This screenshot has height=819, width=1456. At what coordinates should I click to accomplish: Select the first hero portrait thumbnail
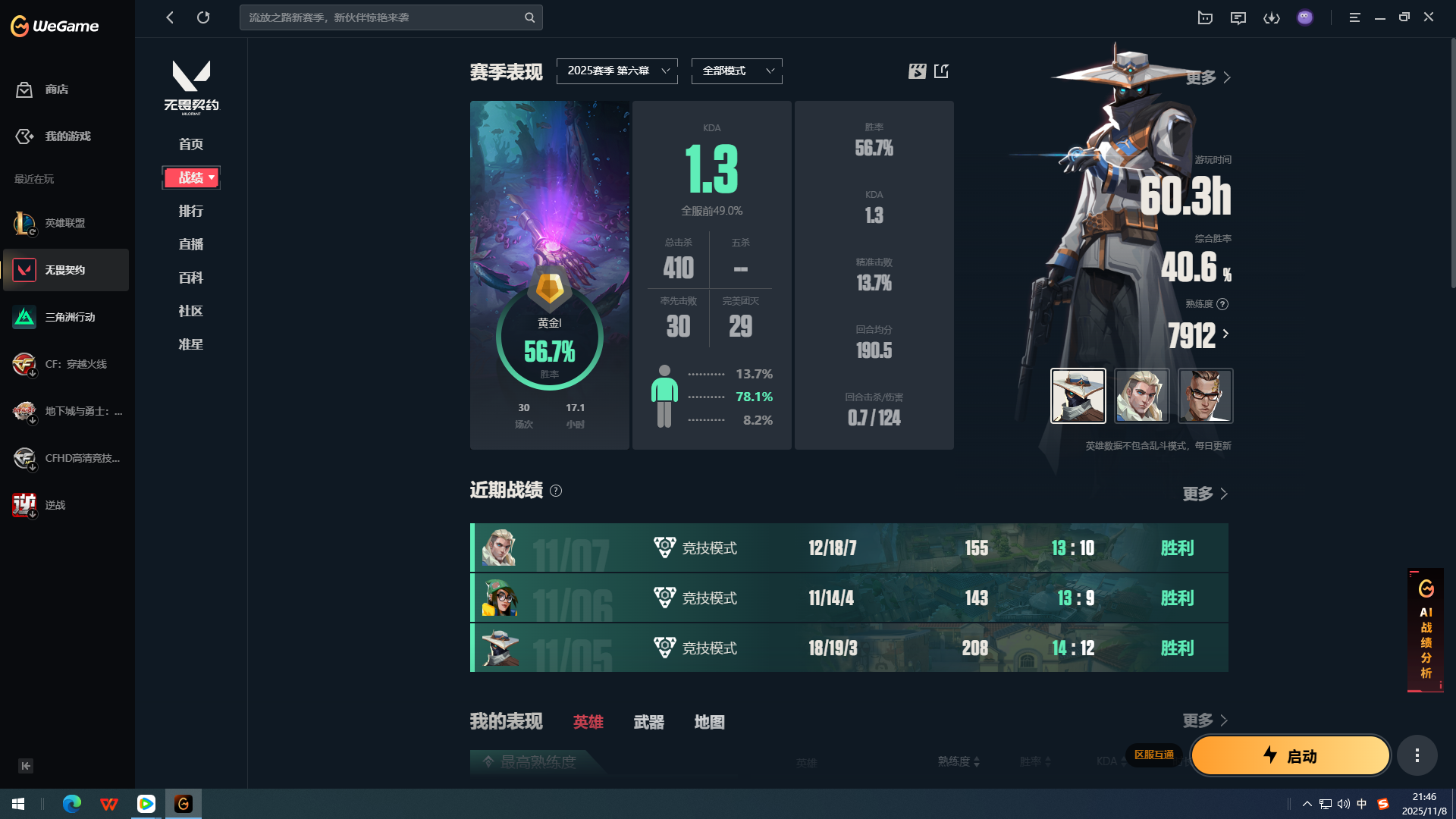click(1078, 396)
